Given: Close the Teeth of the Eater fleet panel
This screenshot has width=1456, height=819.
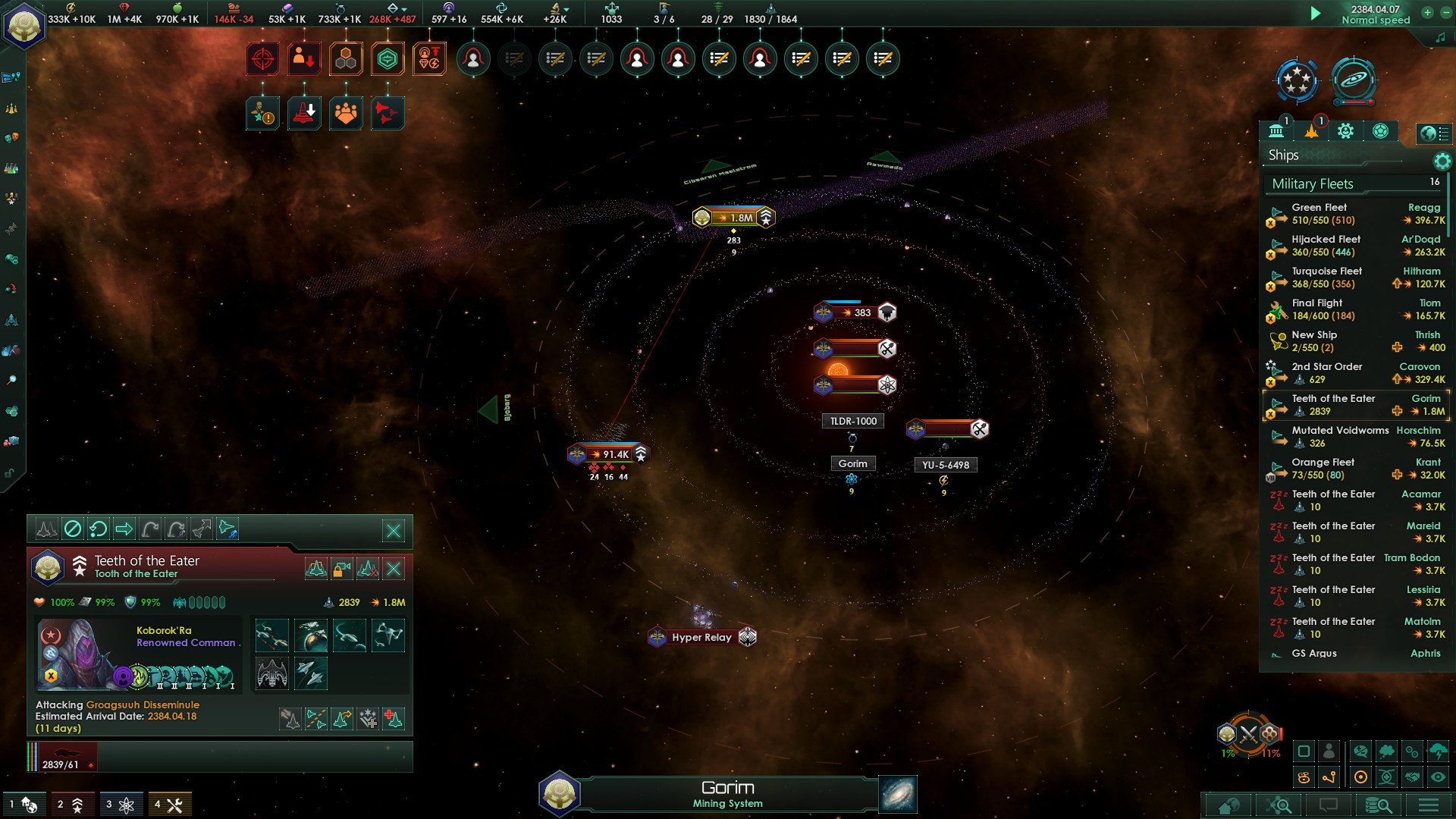Looking at the screenshot, I should 394,531.
